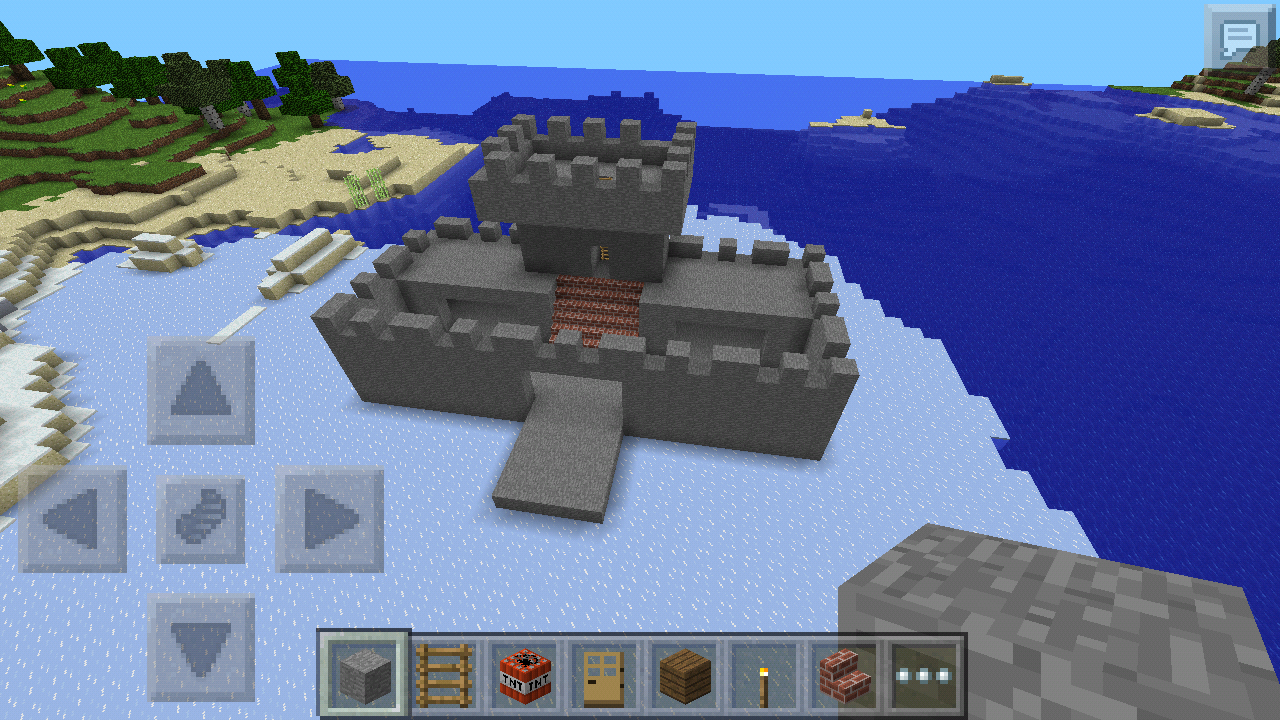The image size is (1280, 720).
Task: Tap the right strafe arrow
Action: tap(330, 520)
